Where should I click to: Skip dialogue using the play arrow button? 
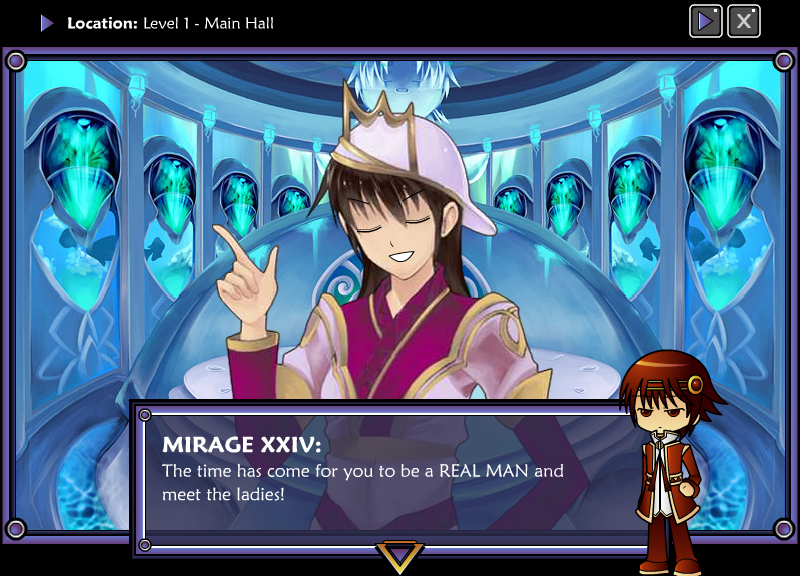[x=706, y=21]
